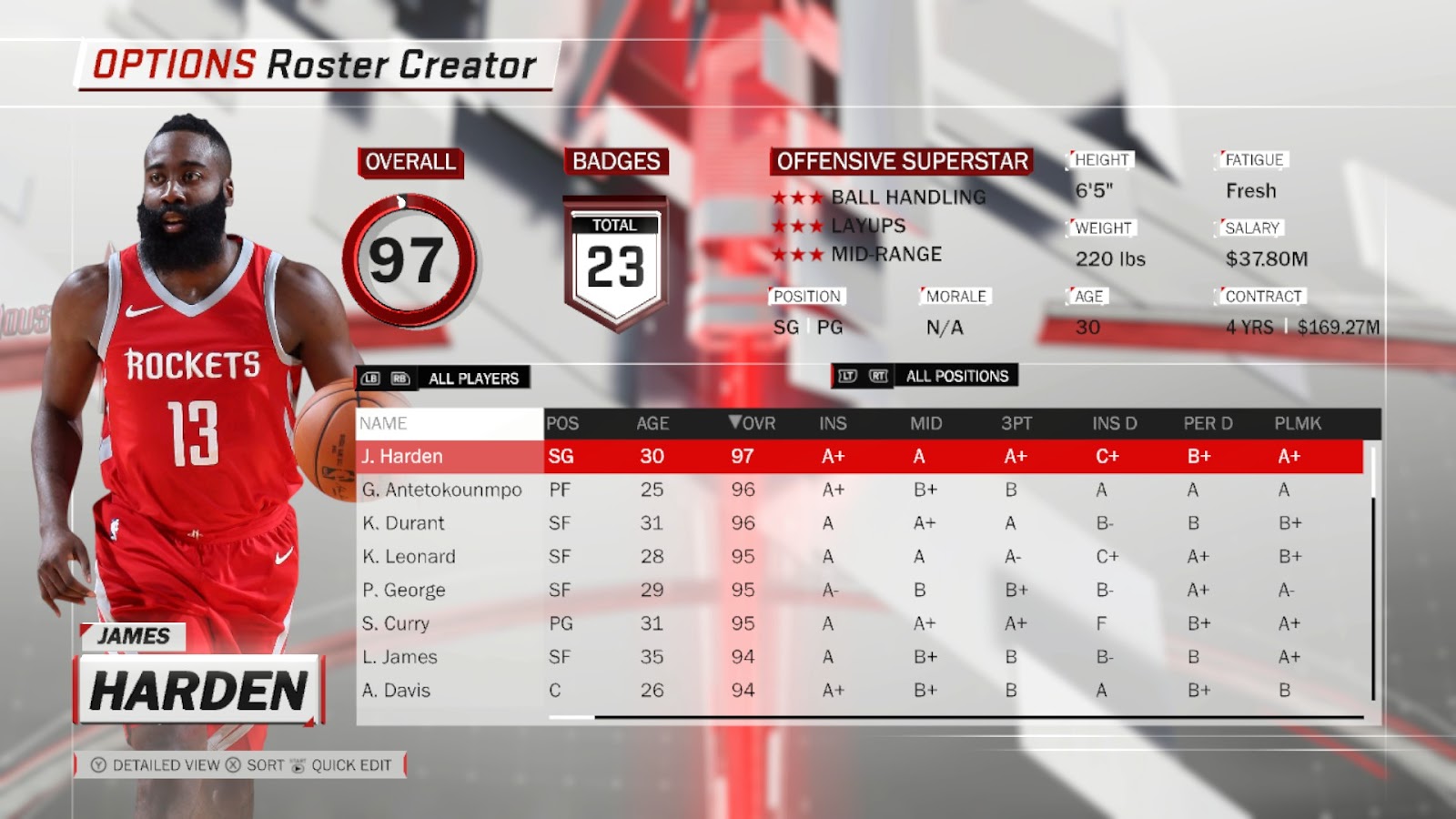Sort the table by the PLMK column

(1298, 423)
